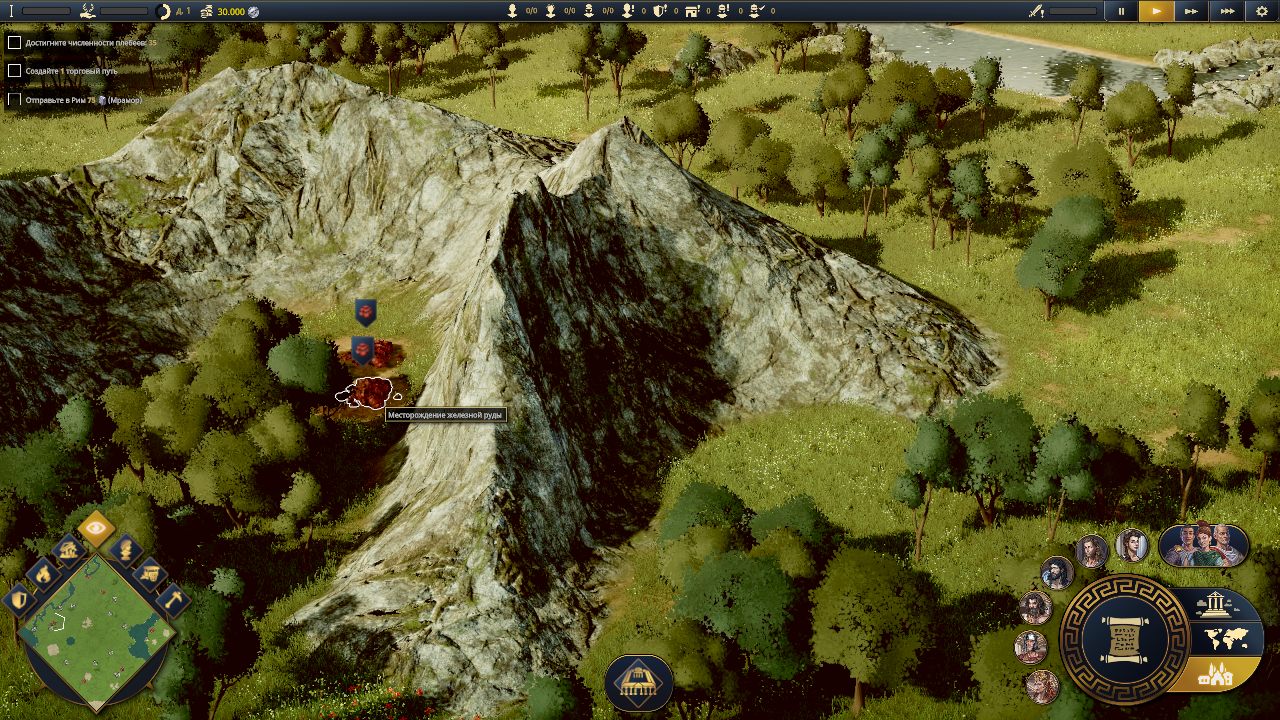
Task: Open settings via the gear icon
Action: point(1261,11)
